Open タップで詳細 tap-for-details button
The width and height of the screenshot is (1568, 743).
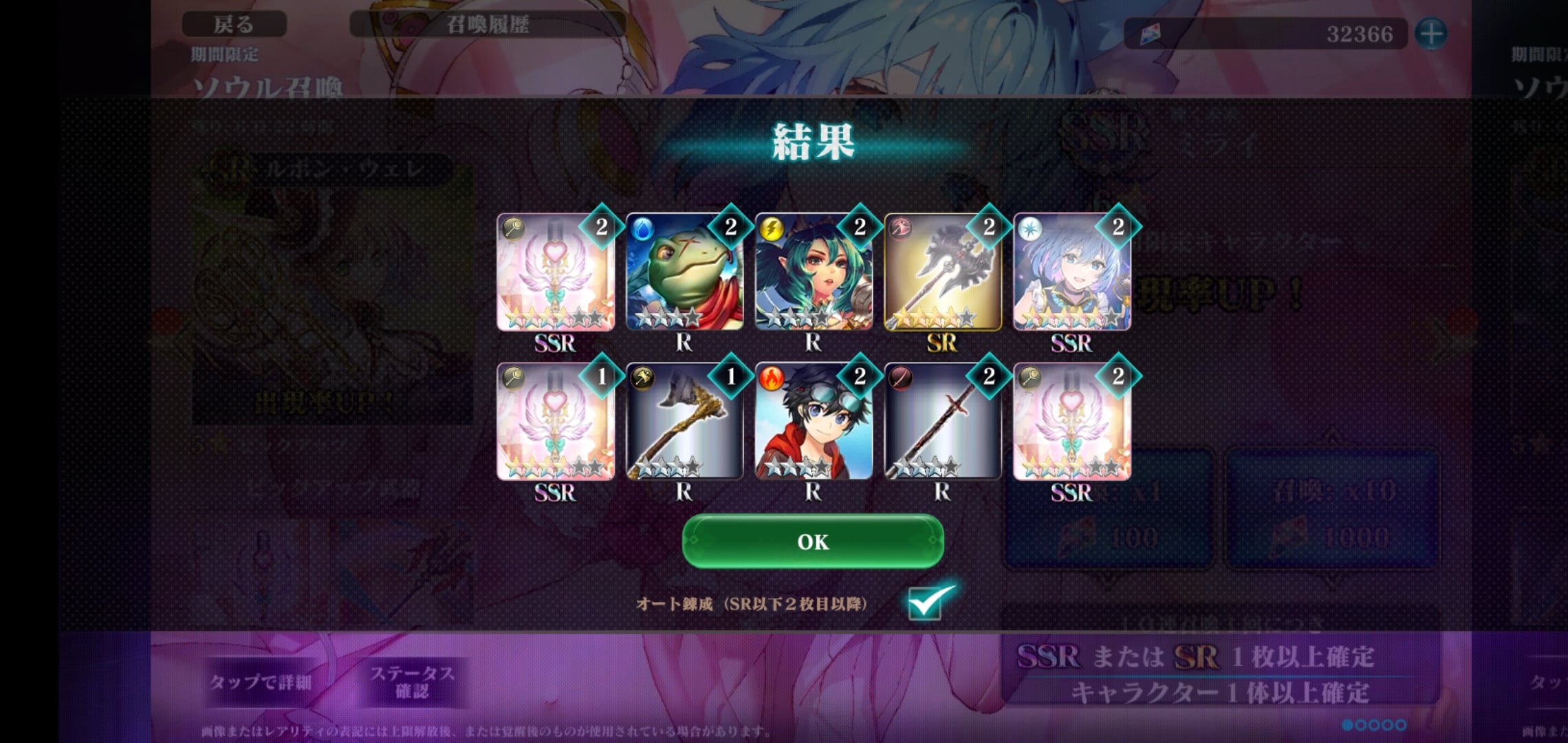click(x=261, y=682)
